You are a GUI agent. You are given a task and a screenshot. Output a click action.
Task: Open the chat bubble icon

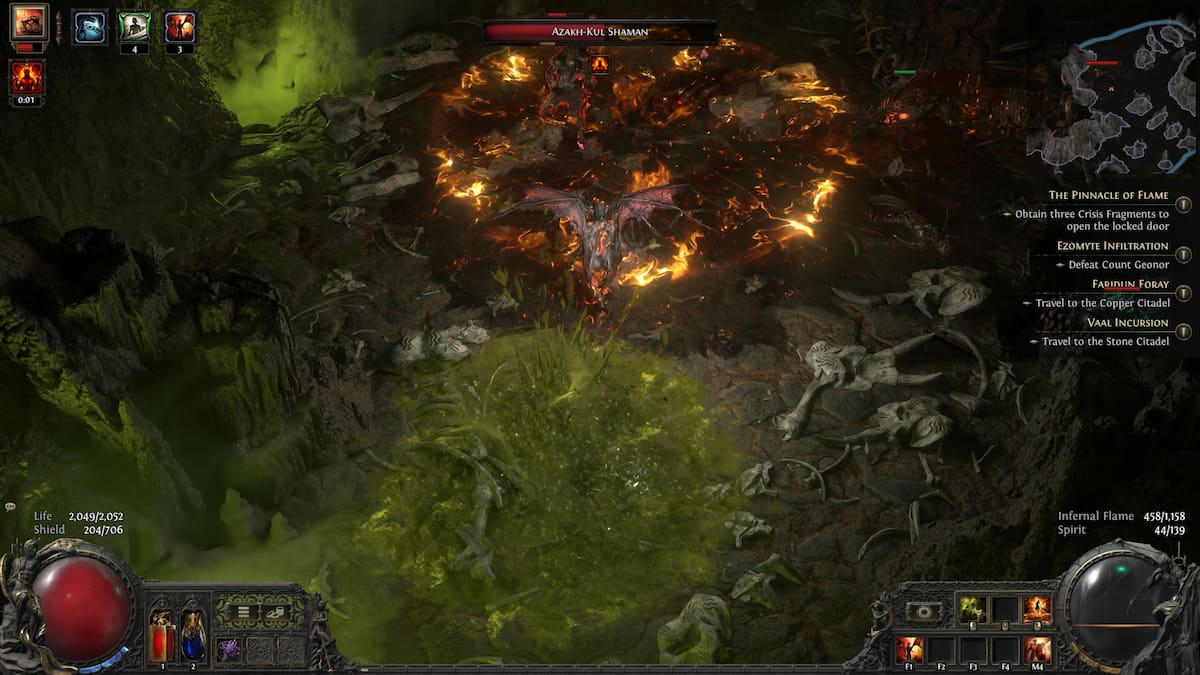point(10,507)
